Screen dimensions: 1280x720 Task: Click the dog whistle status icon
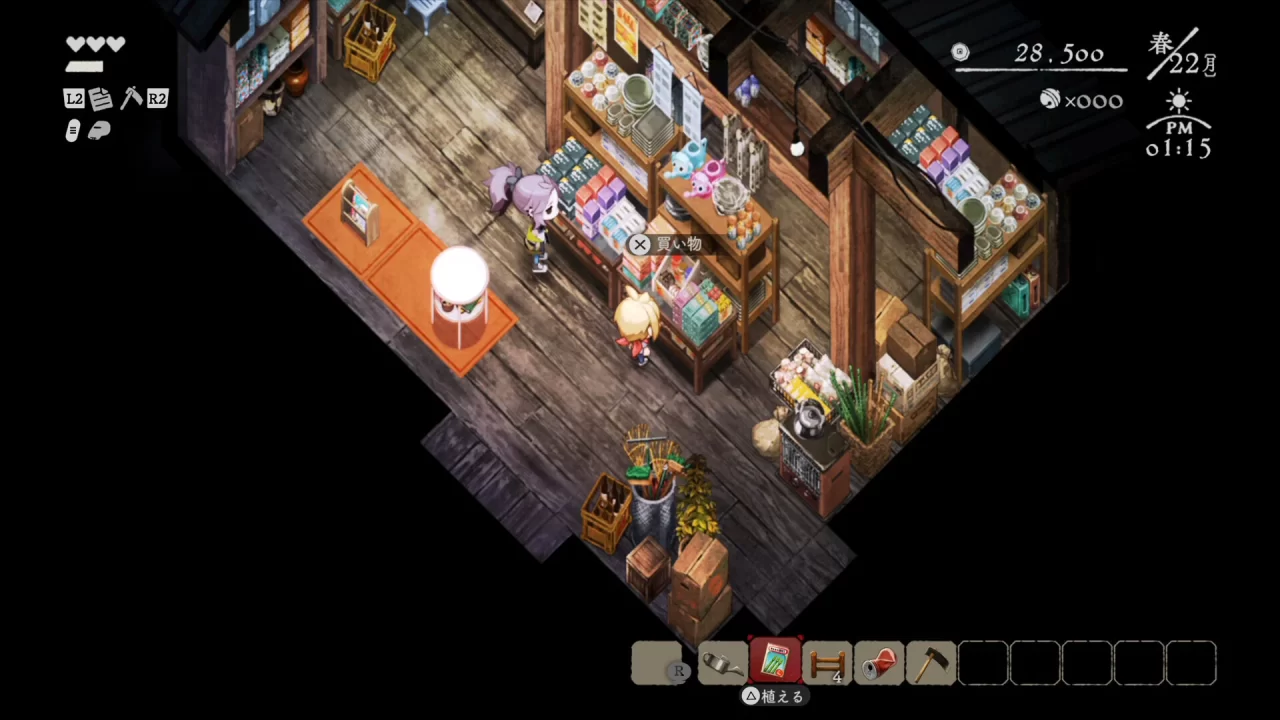(99, 130)
